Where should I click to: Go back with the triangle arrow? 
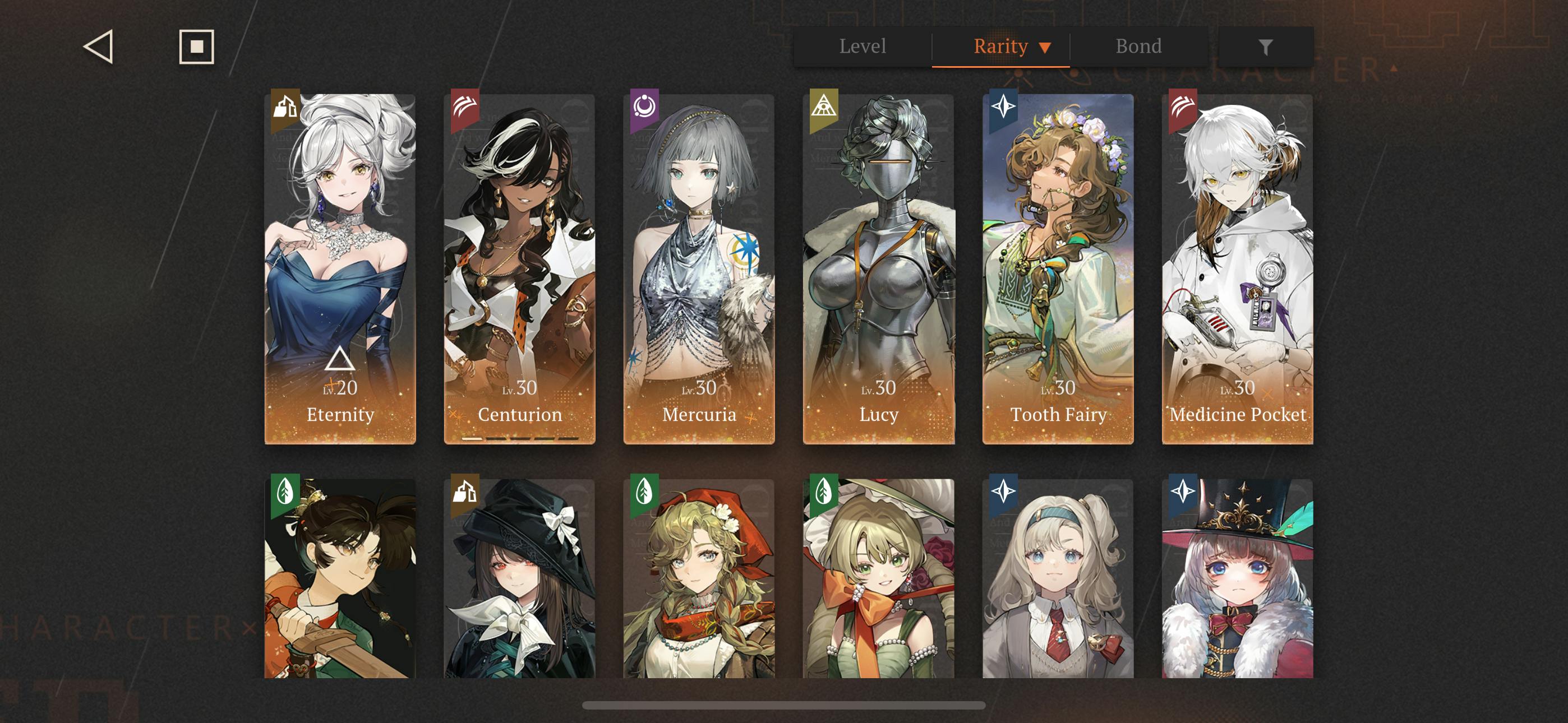[99, 47]
